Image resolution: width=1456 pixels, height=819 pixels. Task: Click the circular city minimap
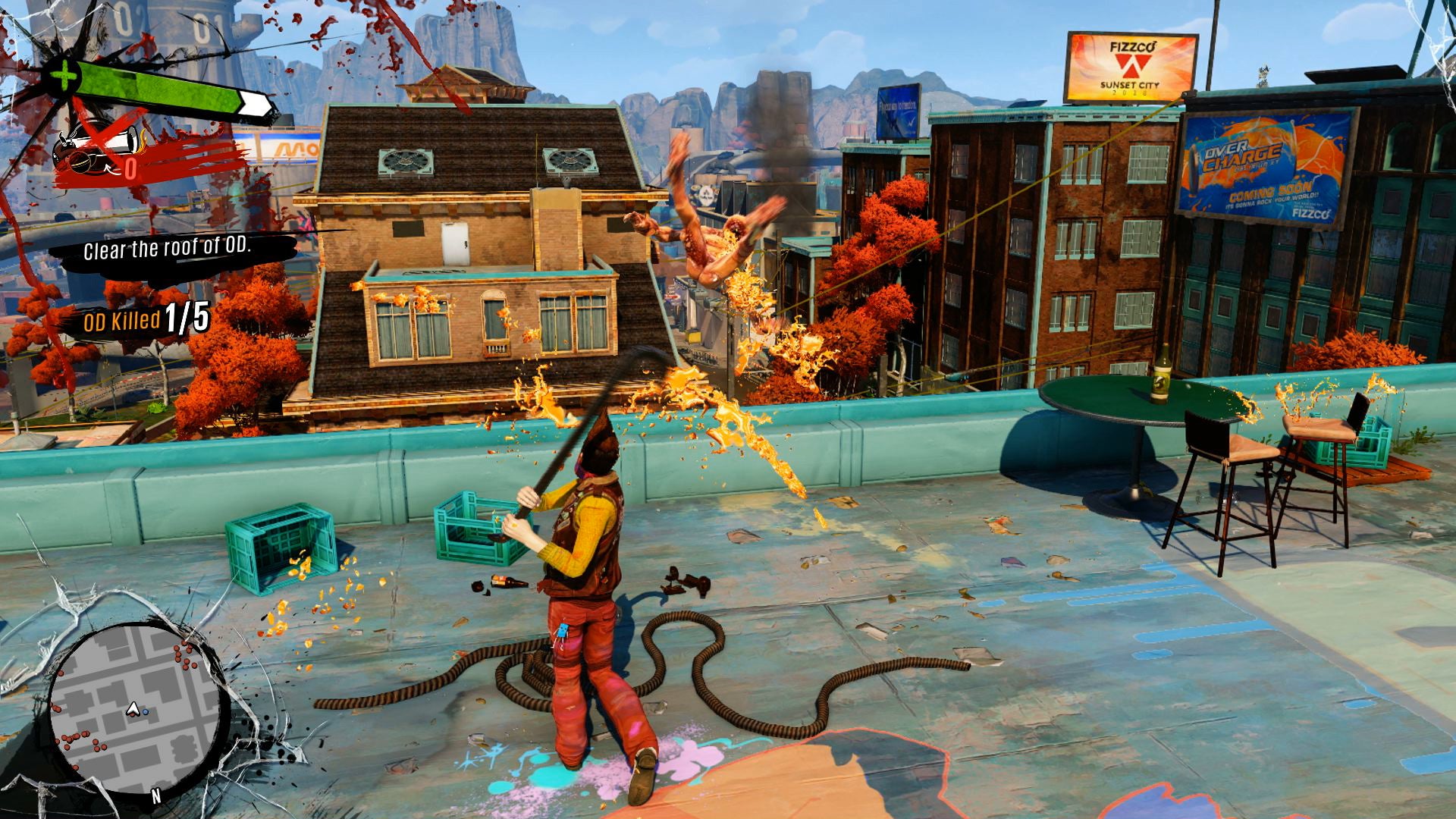point(138,709)
